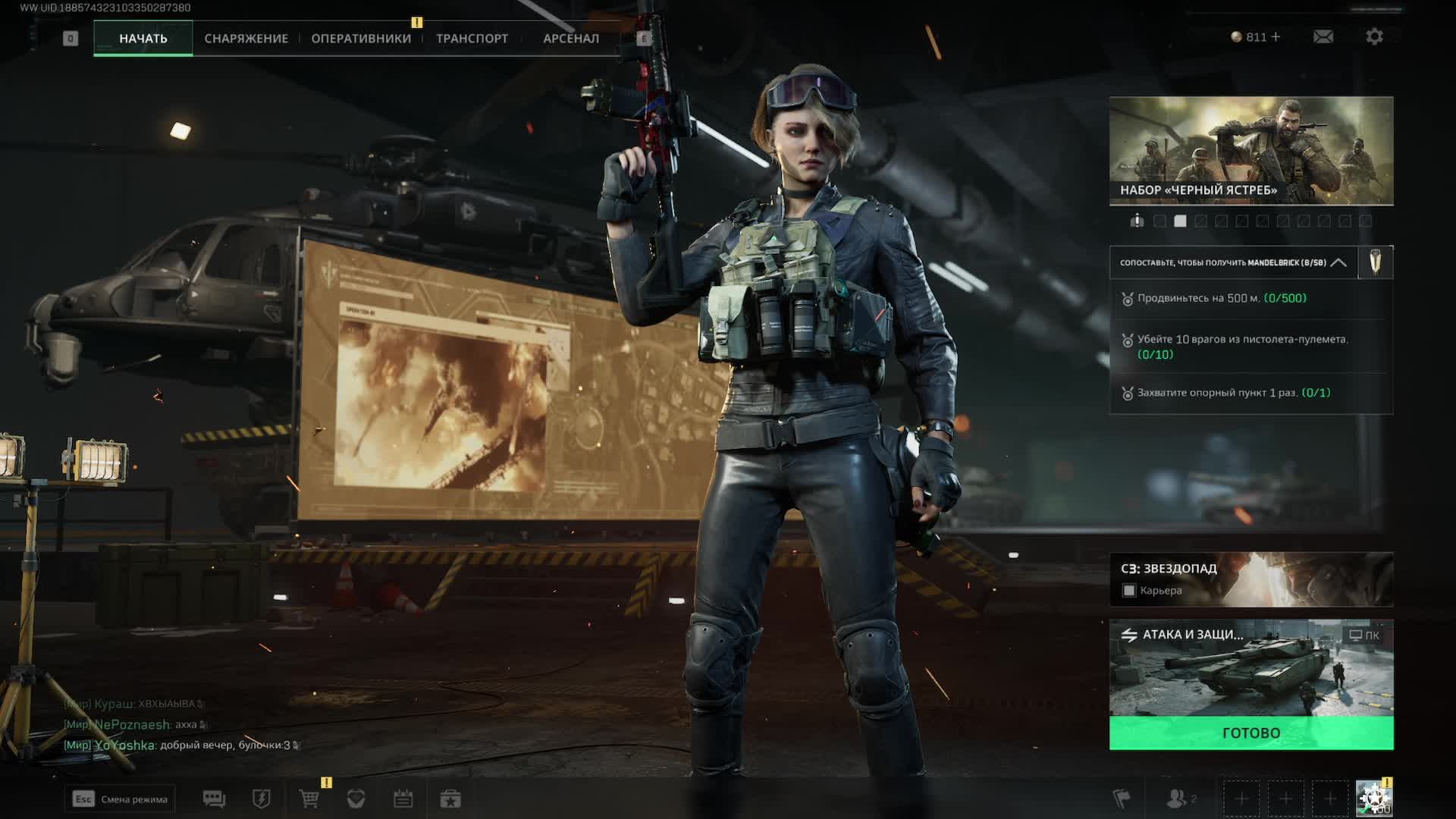Open the СЗ: Звездопад event banner
The height and width of the screenshot is (819, 1456).
[x=1250, y=579]
